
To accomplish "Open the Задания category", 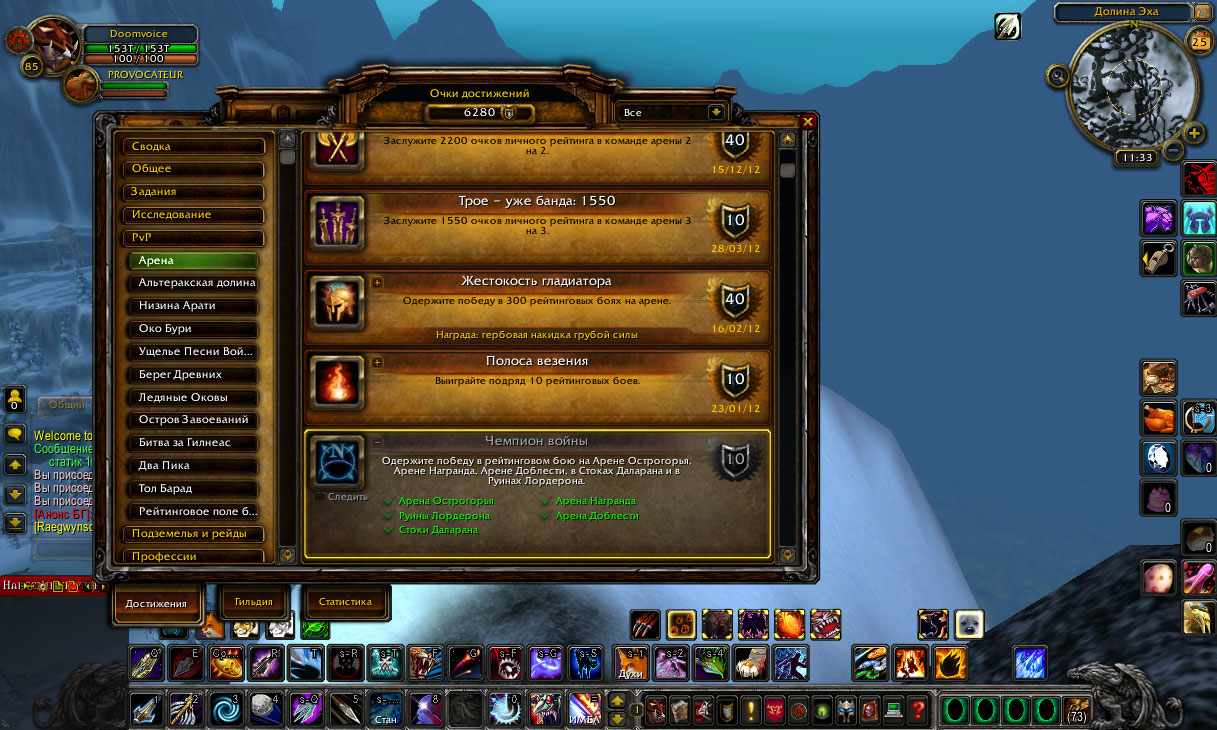I will 194,192.
